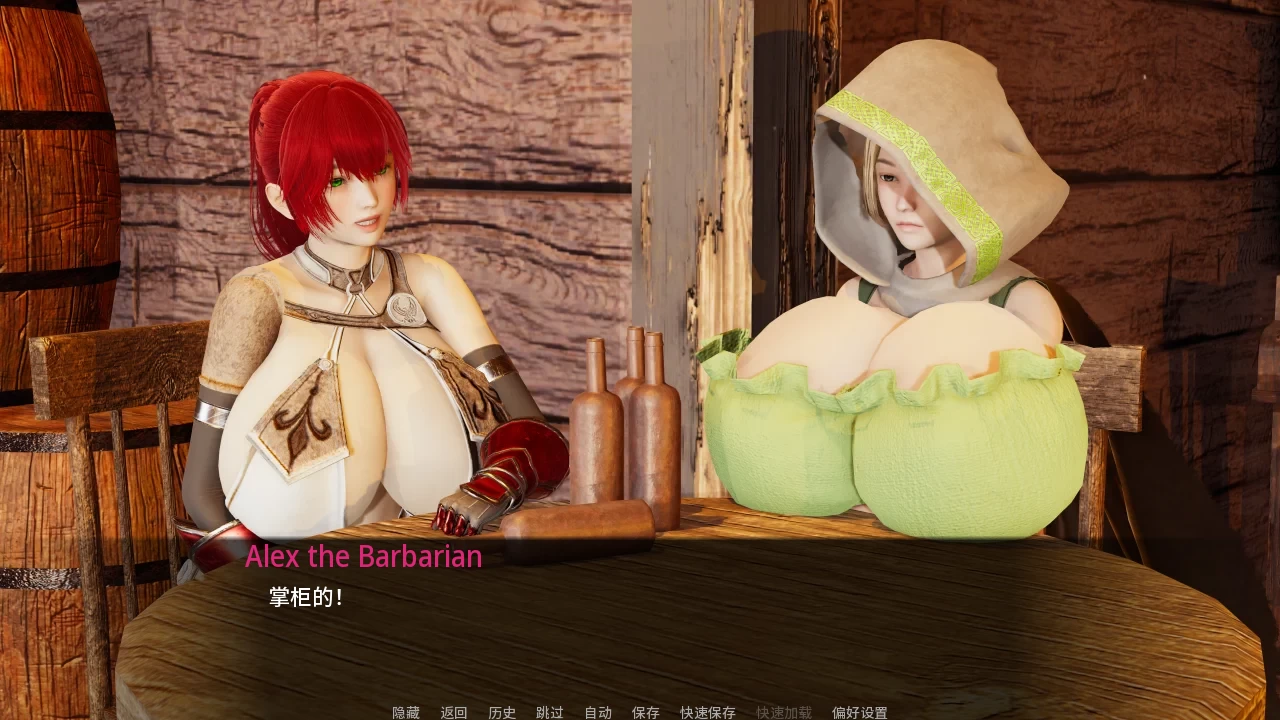Open 偏好设置 preferences
The height and width of the screenshot is (720, 1280).
coord(860,712)
